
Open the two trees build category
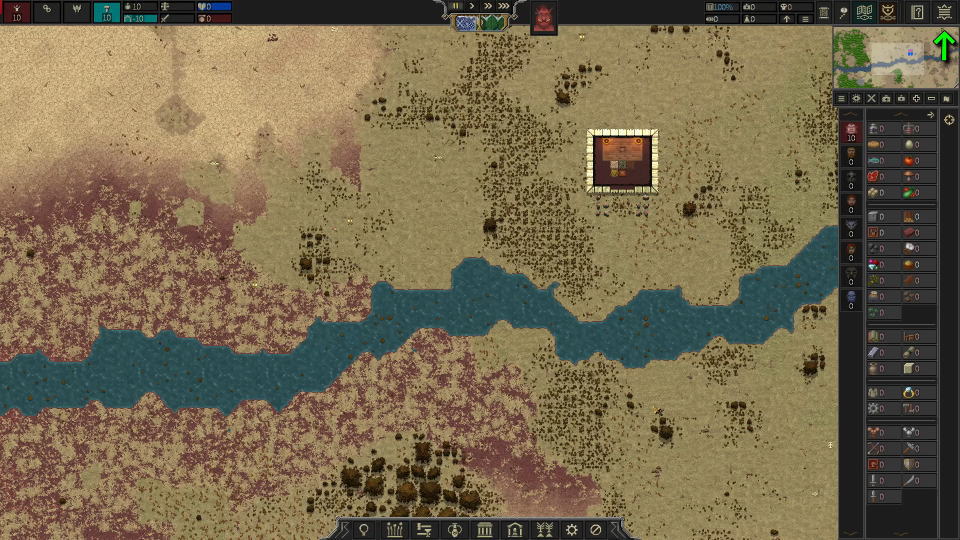point(545,529)
